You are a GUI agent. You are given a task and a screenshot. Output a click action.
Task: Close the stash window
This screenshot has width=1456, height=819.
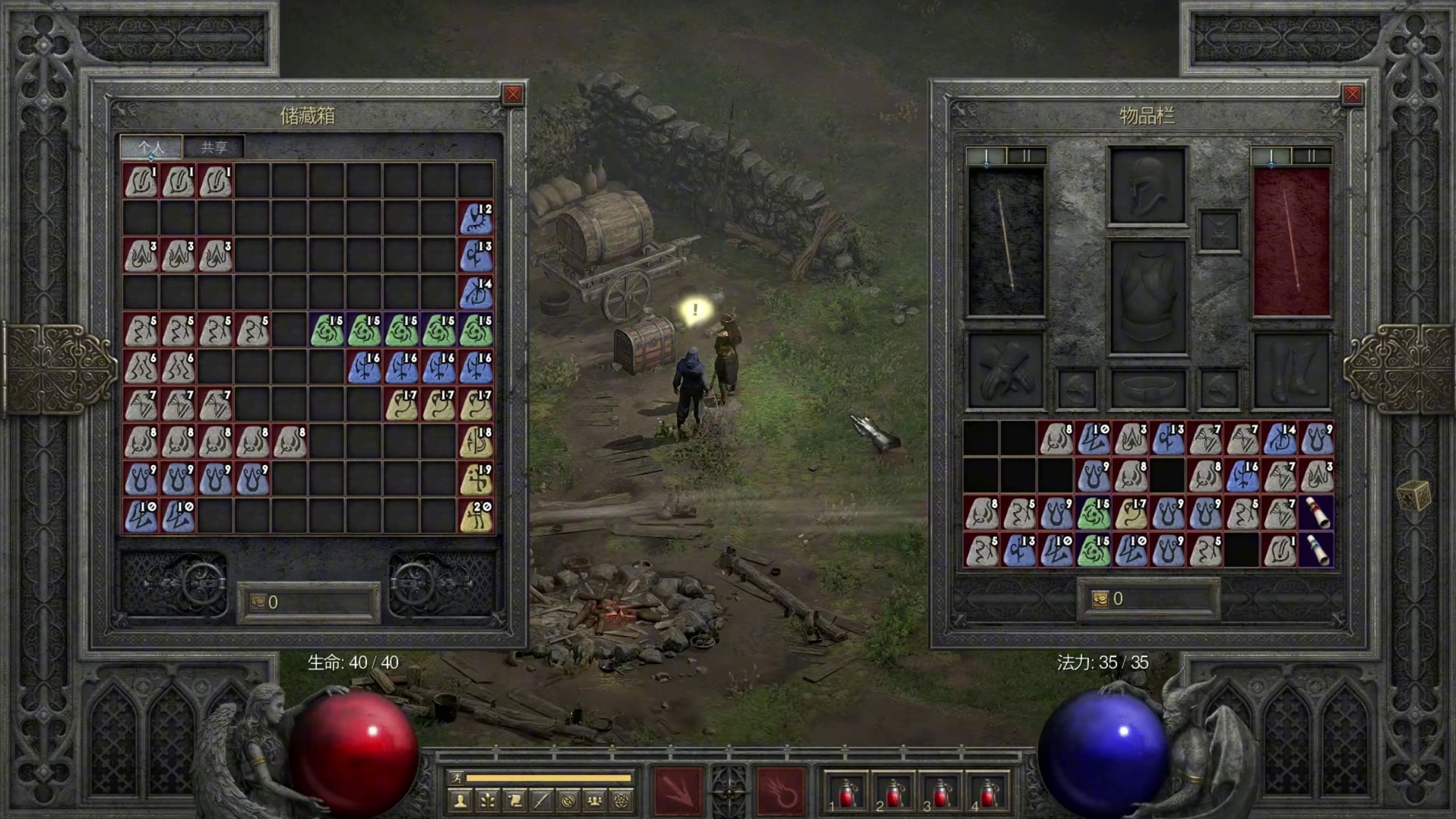pyautogui.click(x=513, y=94)
